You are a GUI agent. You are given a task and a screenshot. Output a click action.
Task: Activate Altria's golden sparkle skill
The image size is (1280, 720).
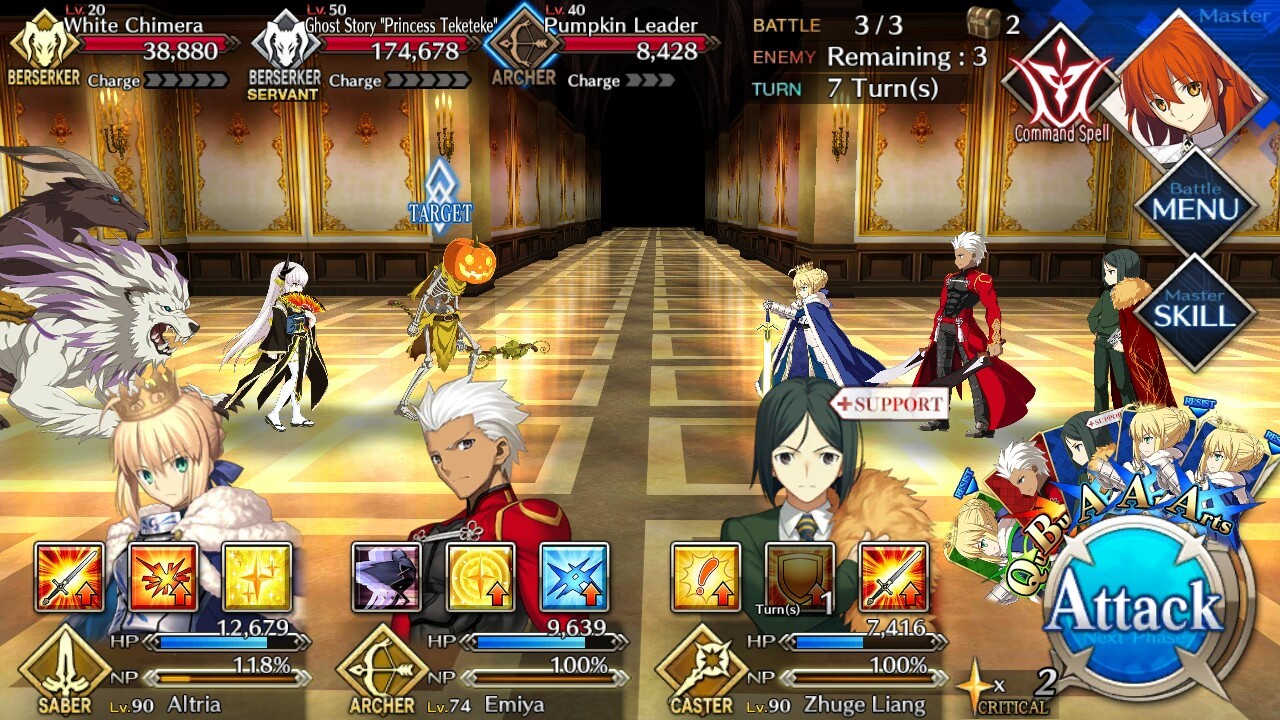click(x=257, y=577)
